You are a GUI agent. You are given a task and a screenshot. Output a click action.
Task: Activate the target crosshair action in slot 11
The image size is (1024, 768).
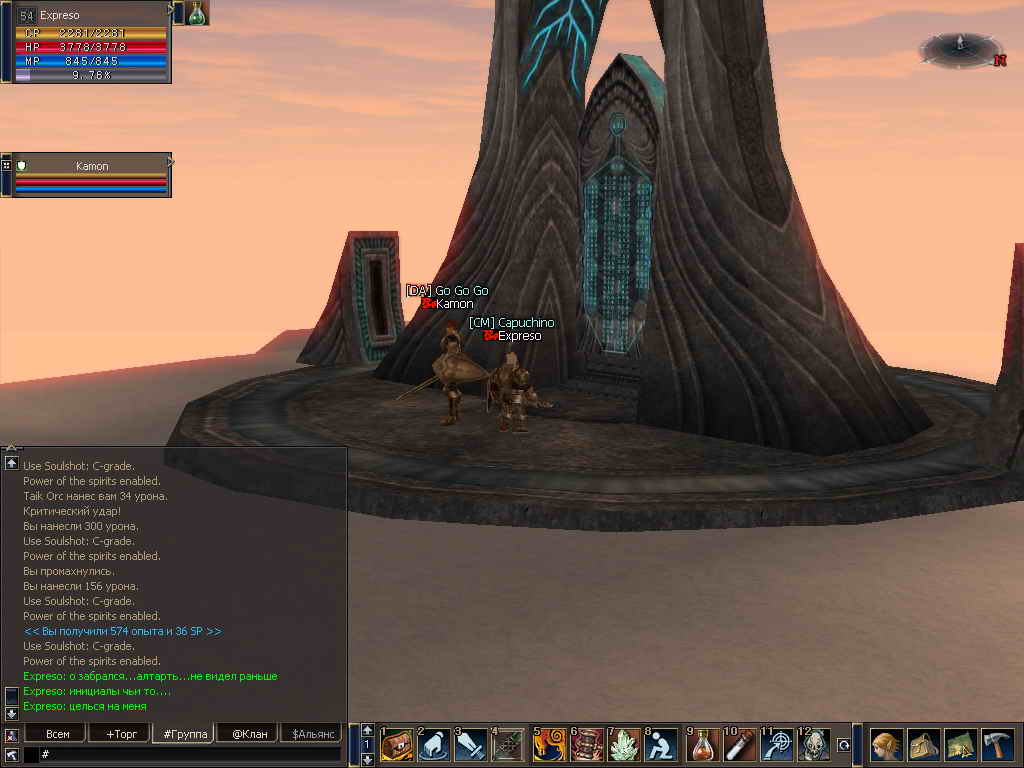[x=778, y=745]
